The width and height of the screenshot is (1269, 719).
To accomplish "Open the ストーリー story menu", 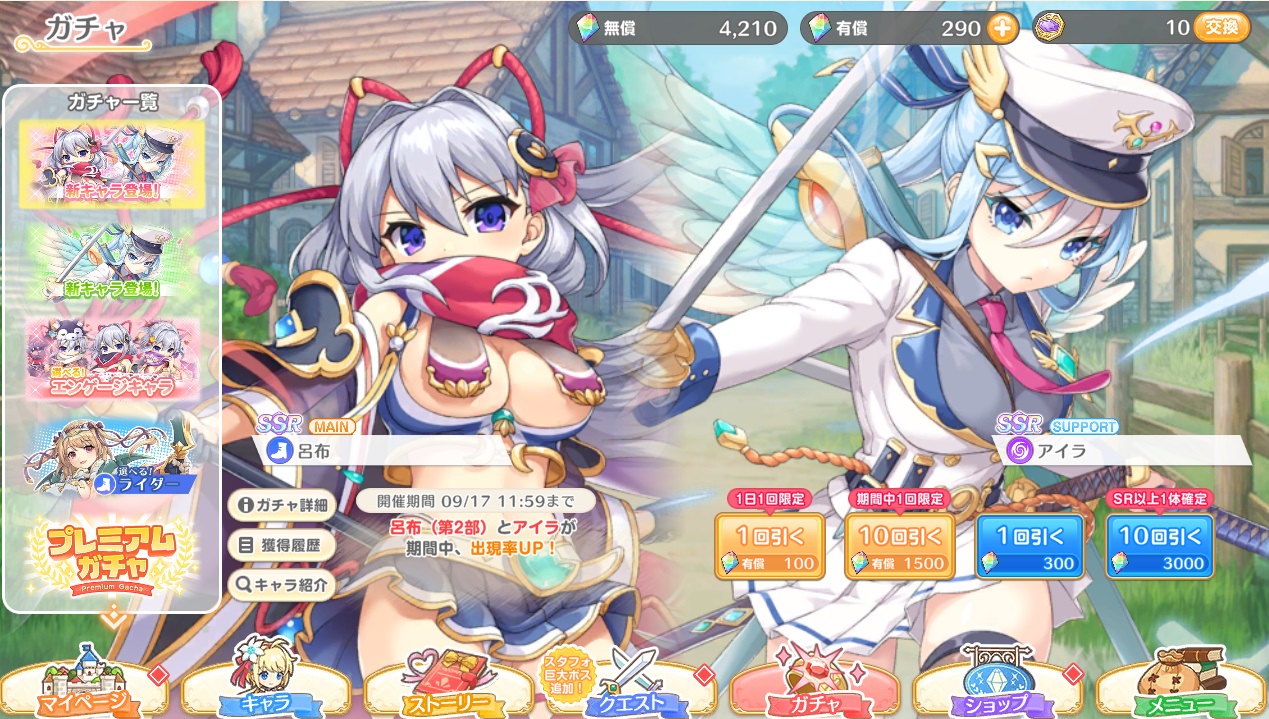I will (449, 690).
